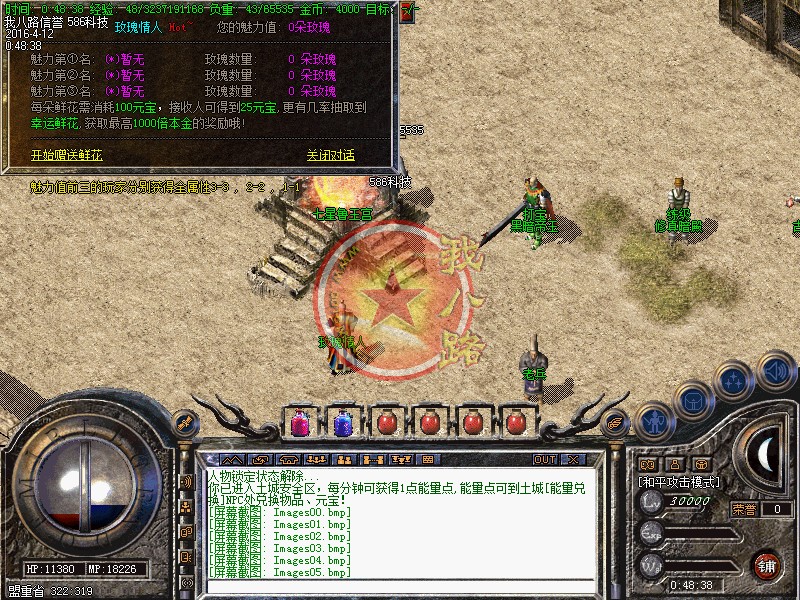Use the blue mana potion in the belt
The width and height of the screenshot is (800, 600).
[x=342, y=423]
